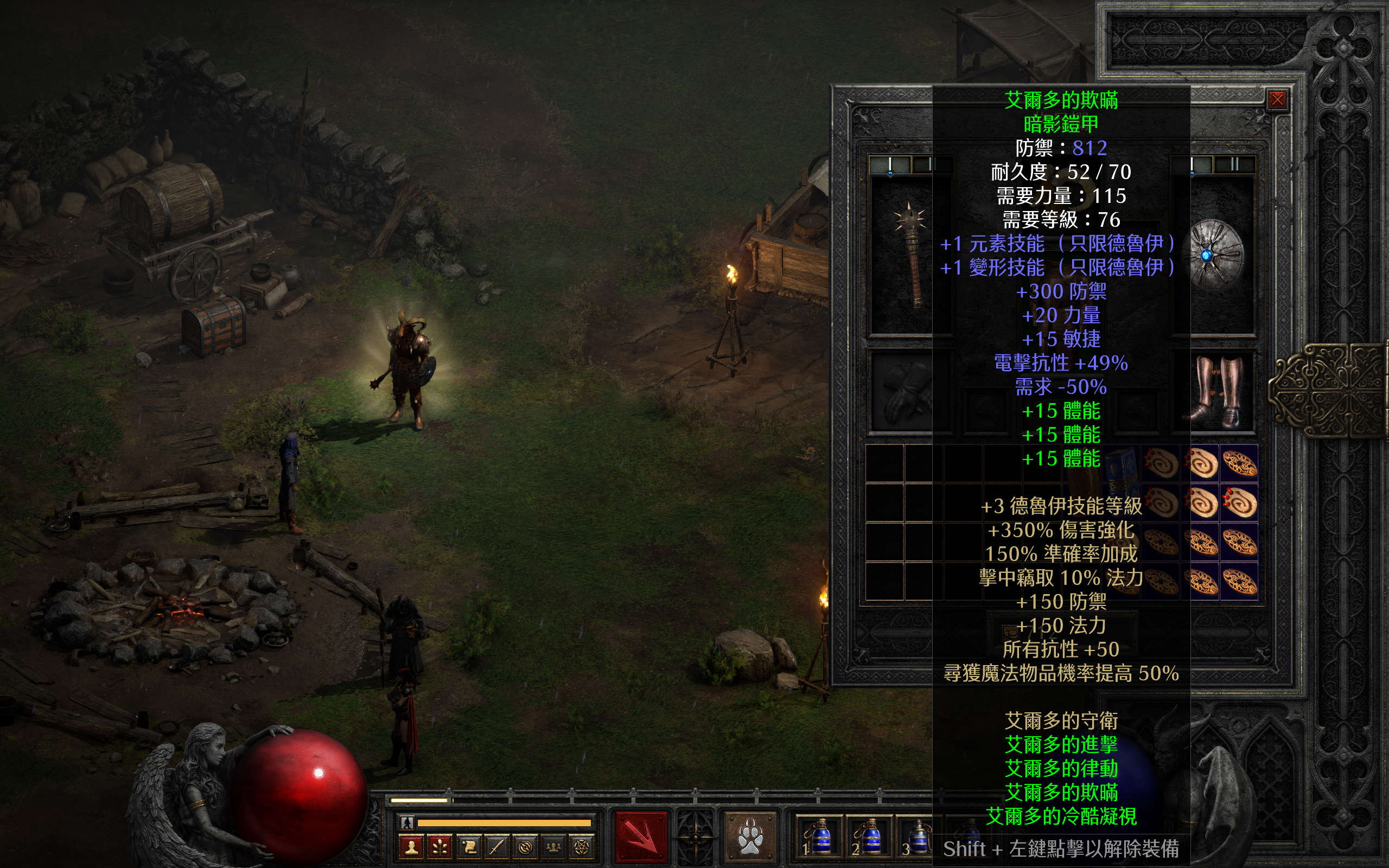Close the inventory panel with the red X

[1277, 100]
